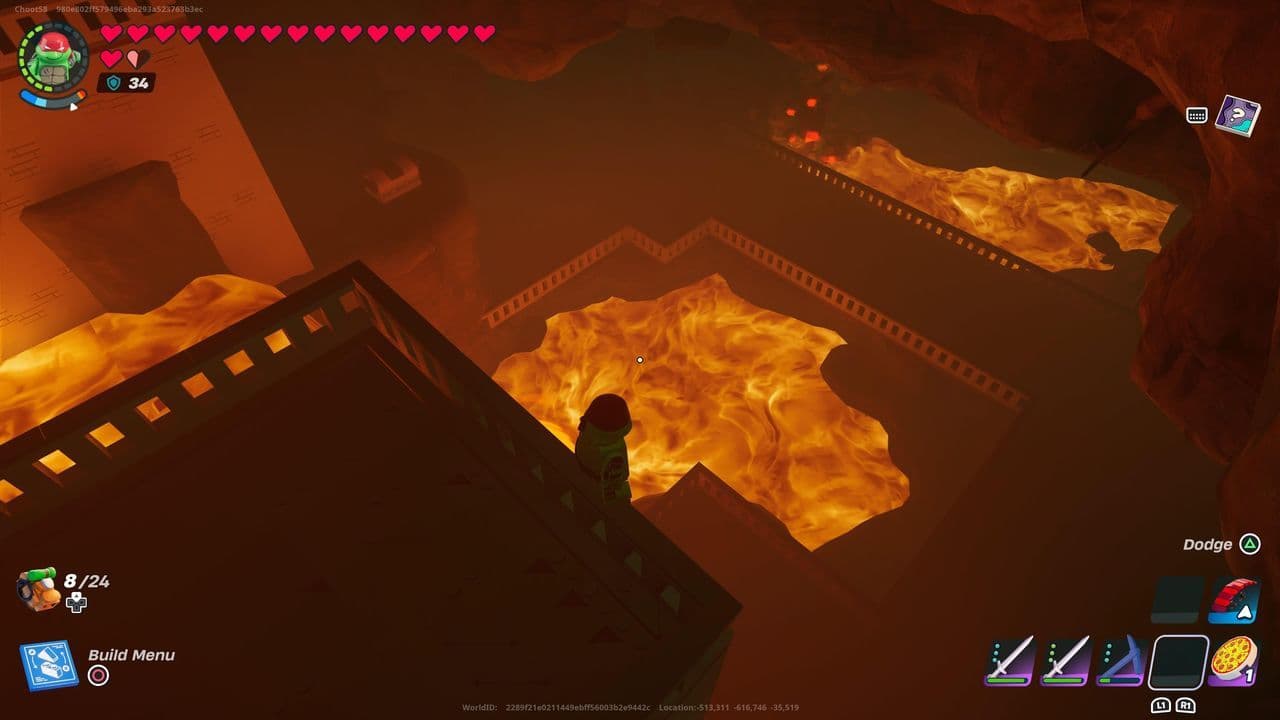Open the Build Menu
The height and width of the screenshot is (720, 1280).
(x=130, y=656)
